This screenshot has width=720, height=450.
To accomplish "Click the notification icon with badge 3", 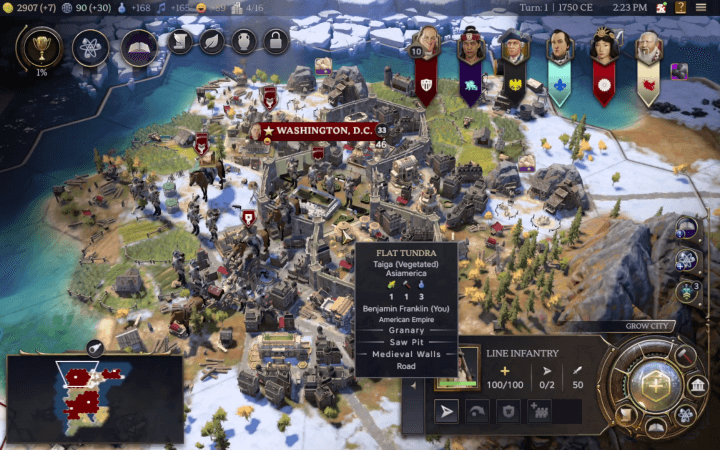I will 687,291.
